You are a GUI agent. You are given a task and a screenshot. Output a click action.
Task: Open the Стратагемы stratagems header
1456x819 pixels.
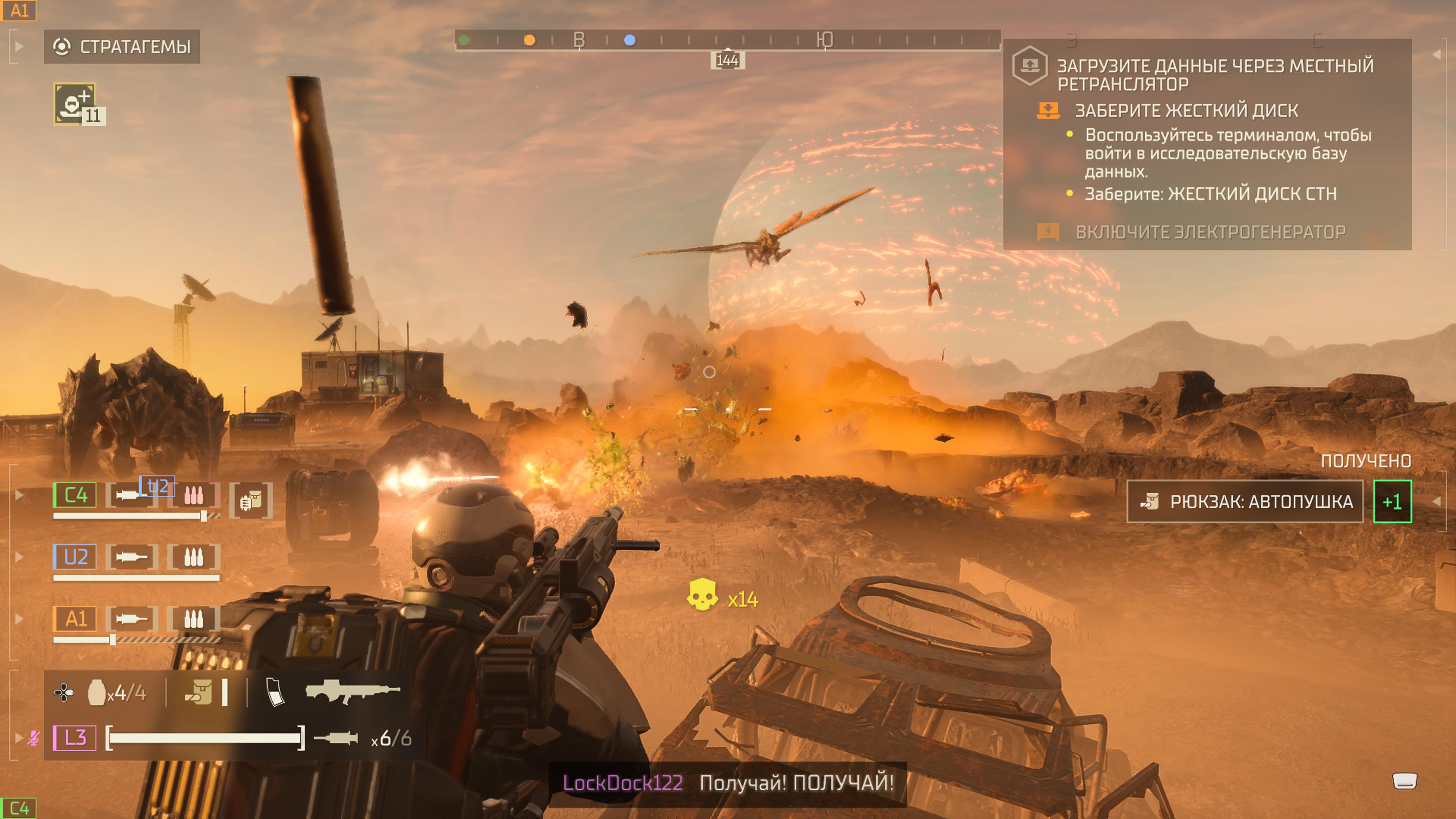coord(122,46)
